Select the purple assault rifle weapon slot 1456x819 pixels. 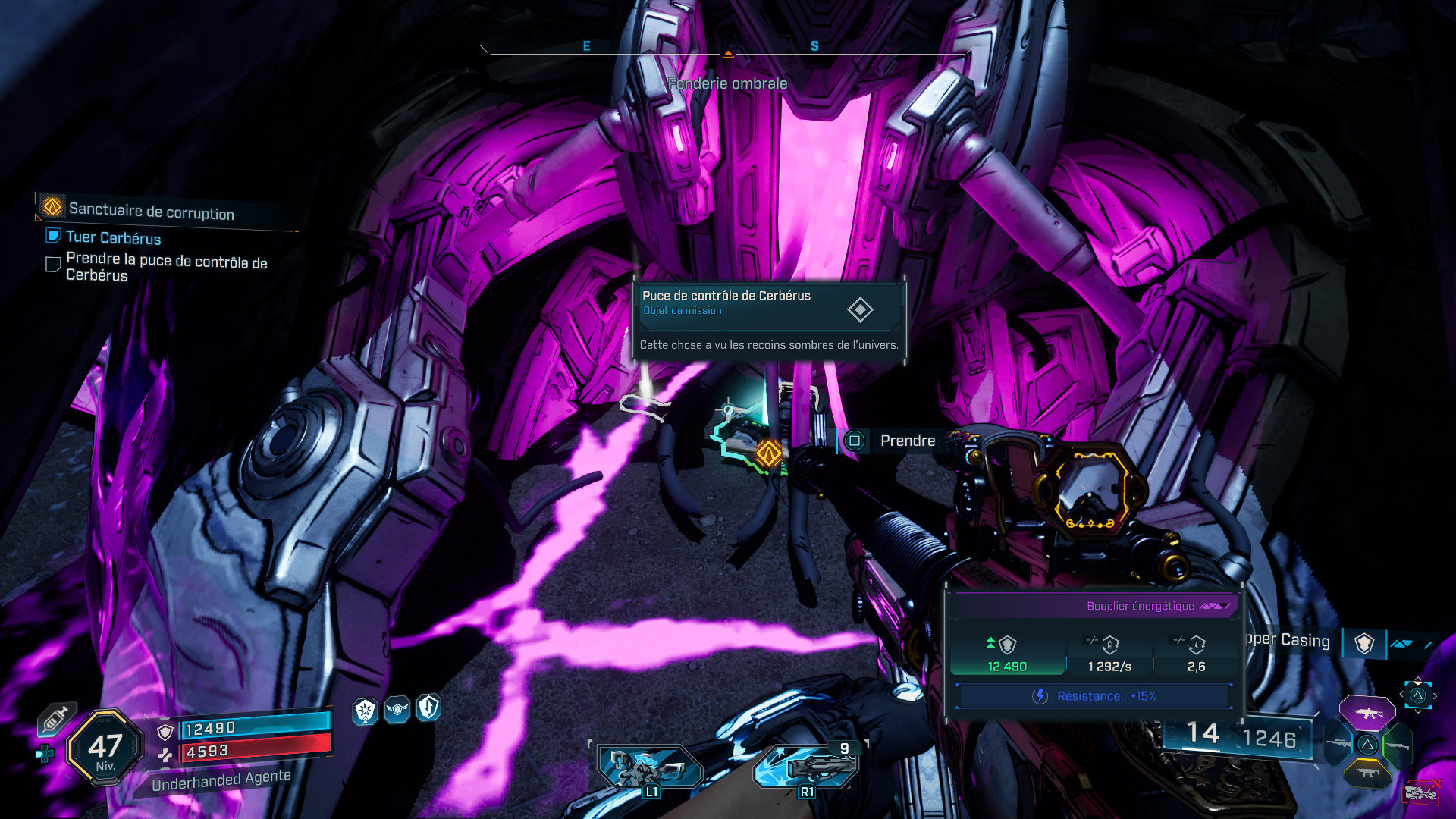click(x=1367, y=713)
